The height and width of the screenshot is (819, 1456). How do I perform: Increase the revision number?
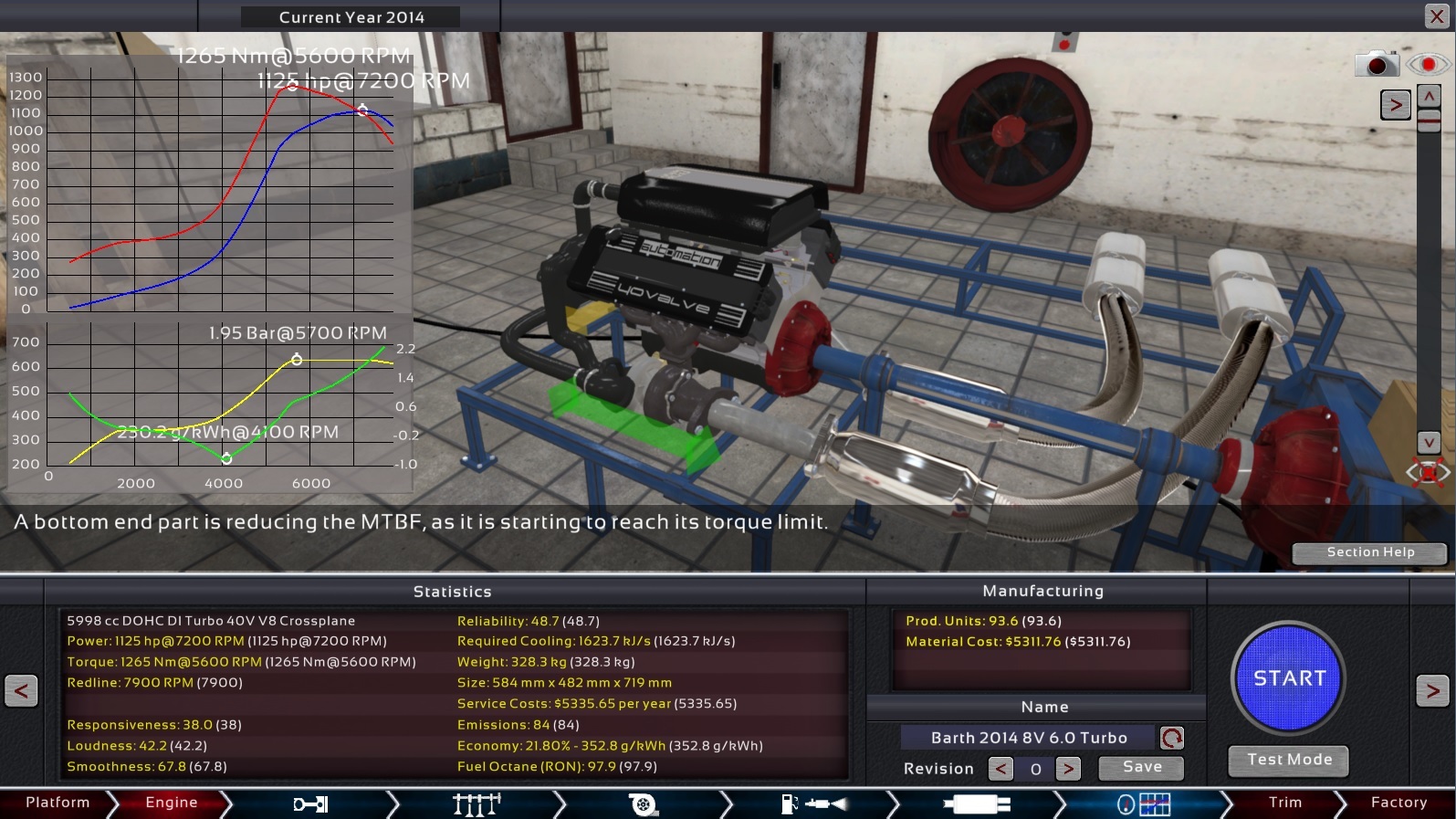[x=1068, y=769]
